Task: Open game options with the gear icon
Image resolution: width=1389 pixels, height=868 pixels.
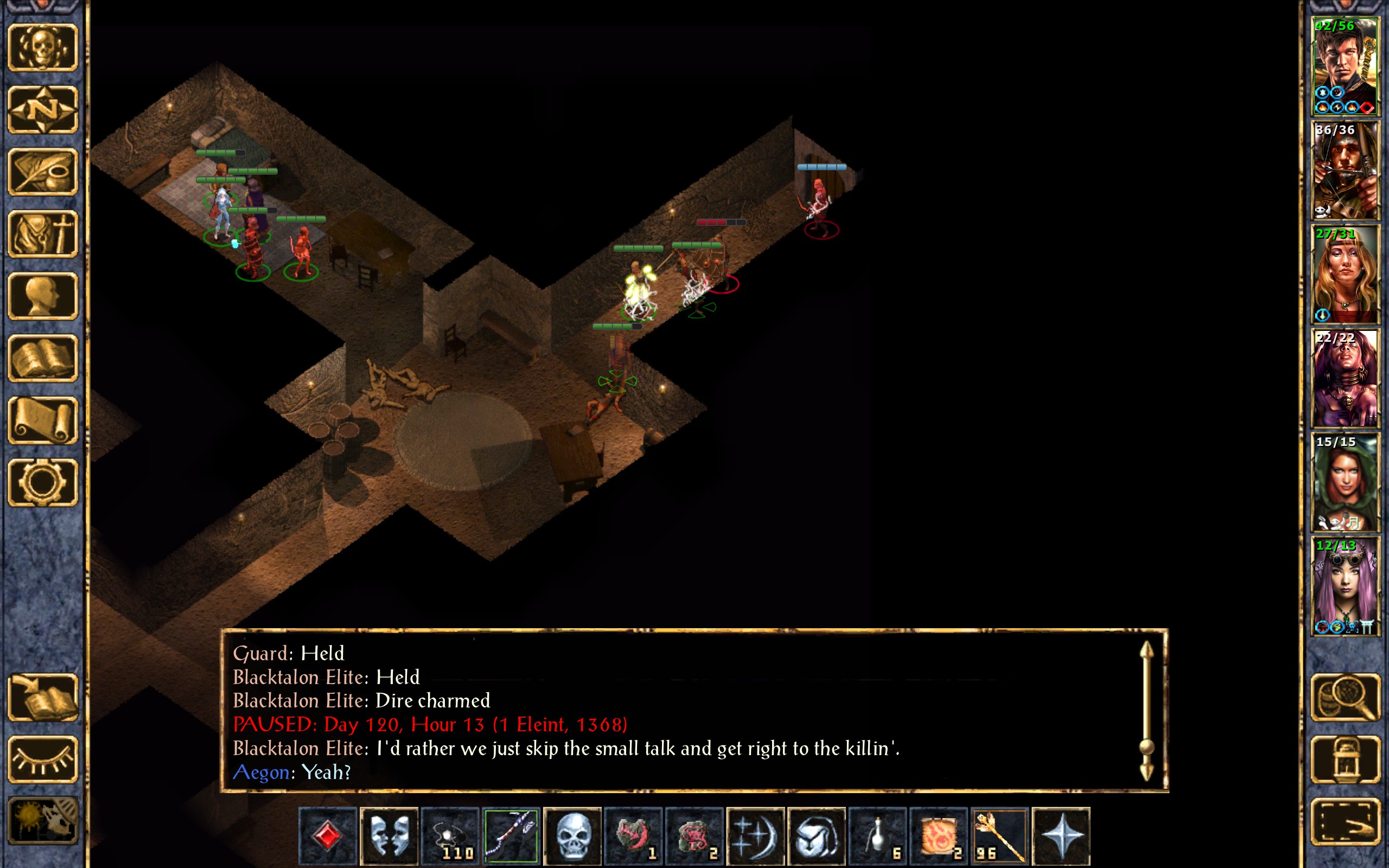Action: coord(43,482)
